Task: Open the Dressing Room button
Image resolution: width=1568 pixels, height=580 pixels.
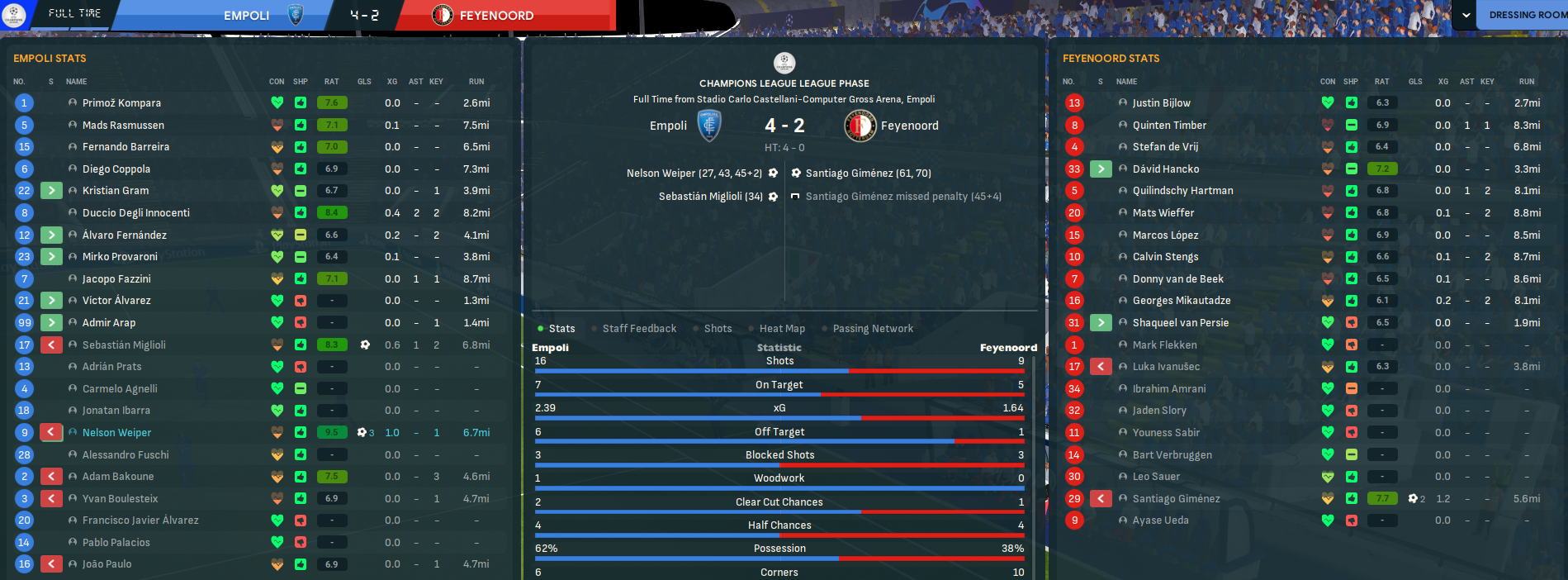Action: (x=1523, y=15)
